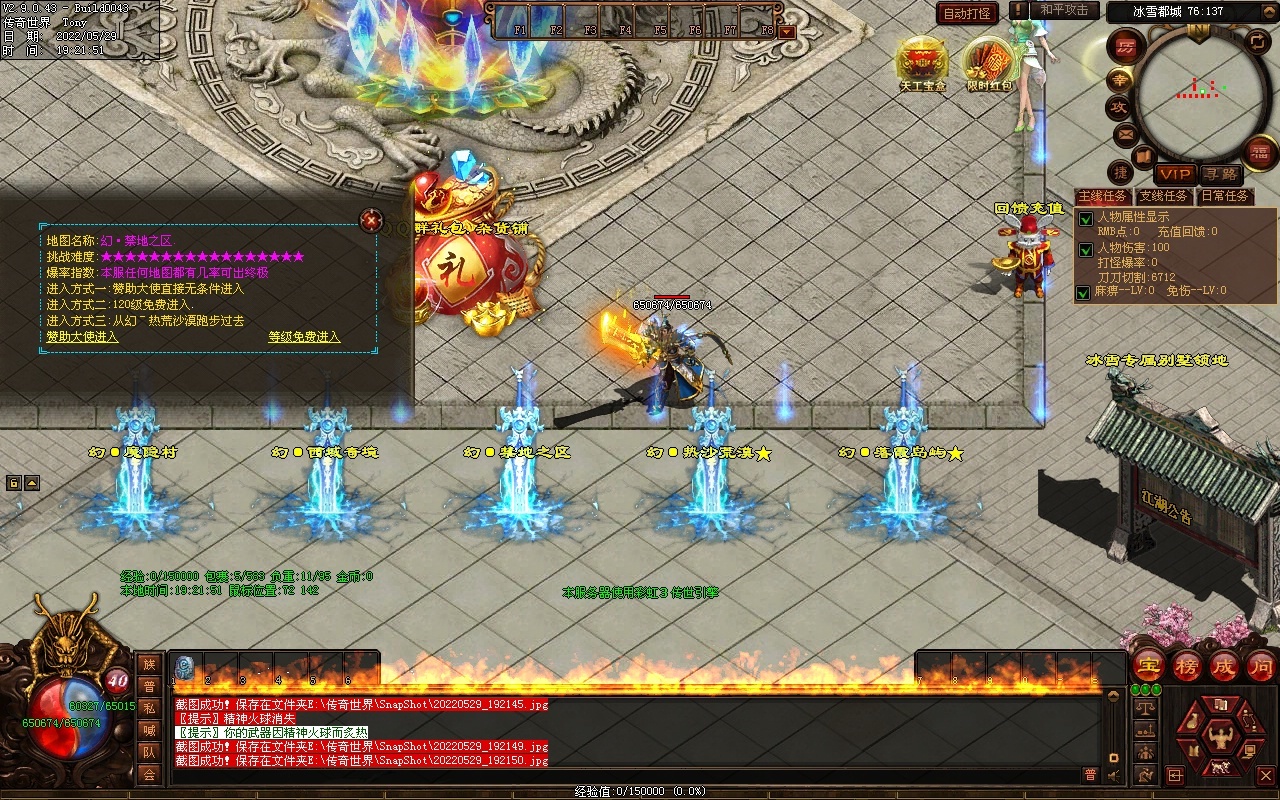Switch to the 支线任务 tab

(x=1164, y=196)
